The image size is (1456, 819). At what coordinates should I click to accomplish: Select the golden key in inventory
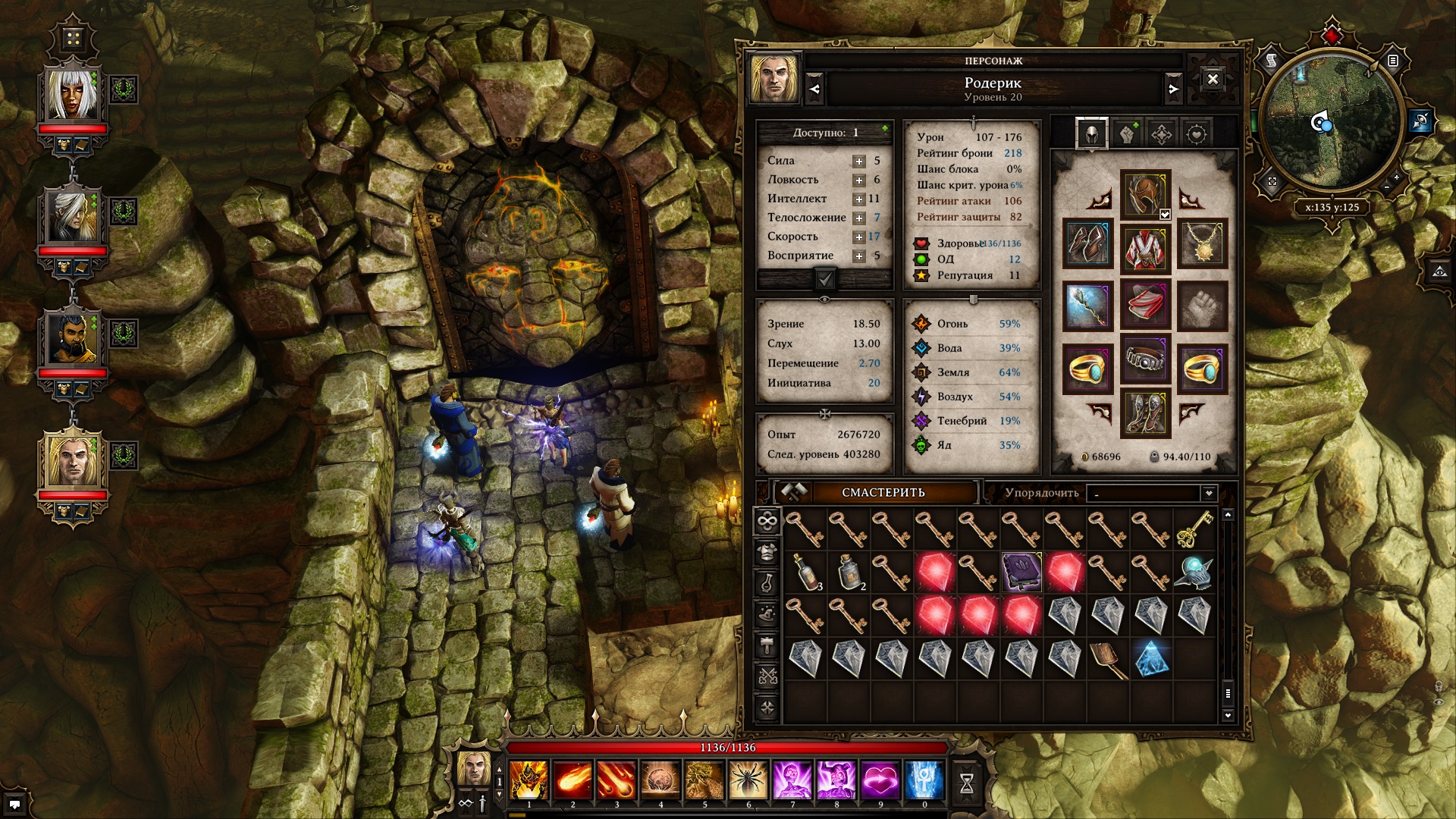point(1194,529)
